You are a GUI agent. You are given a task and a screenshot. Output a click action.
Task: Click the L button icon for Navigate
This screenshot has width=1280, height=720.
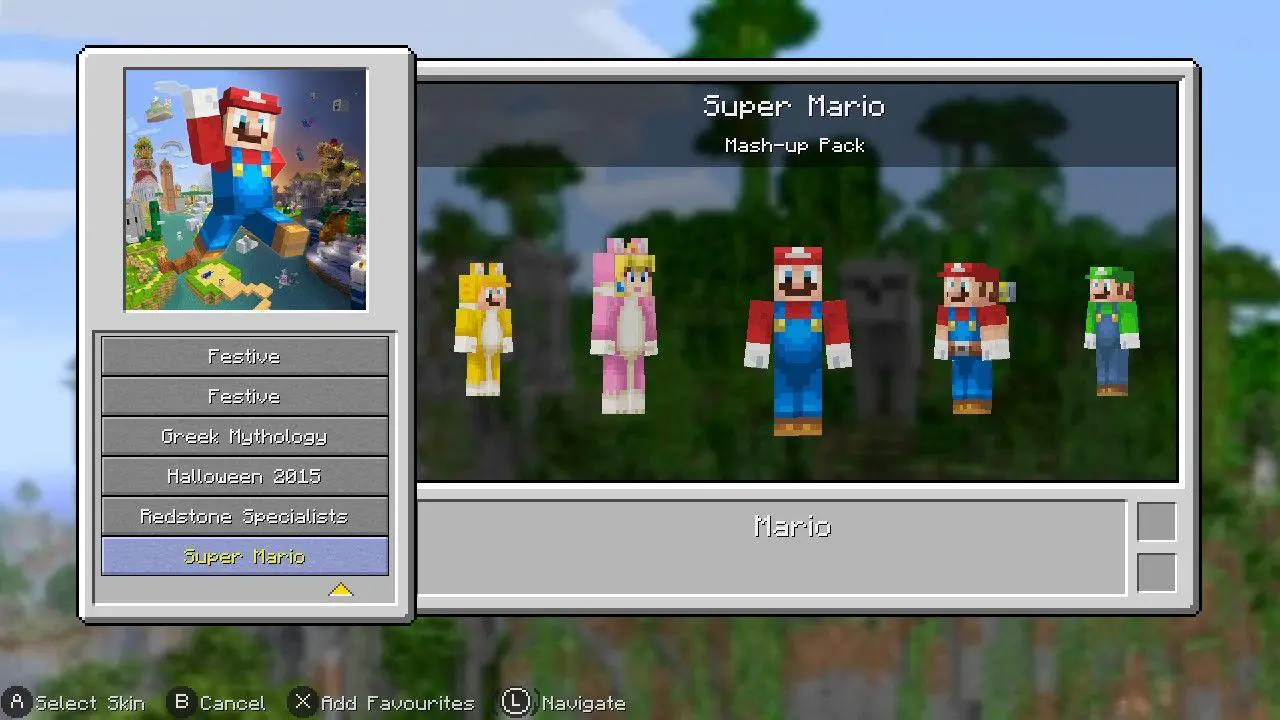click(516, 702)
